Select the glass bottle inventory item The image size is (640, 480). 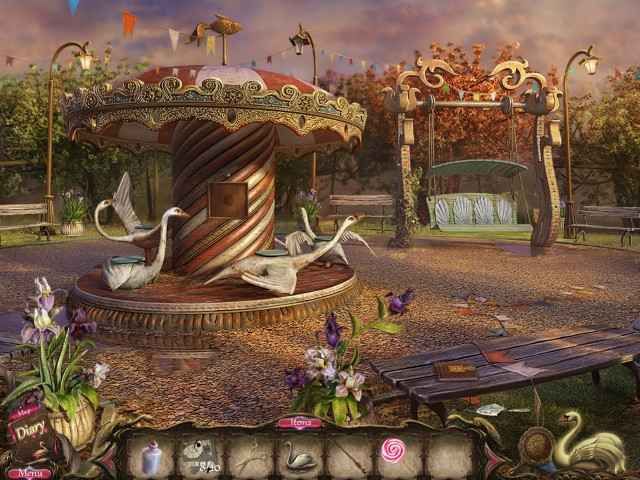[151, 458]
